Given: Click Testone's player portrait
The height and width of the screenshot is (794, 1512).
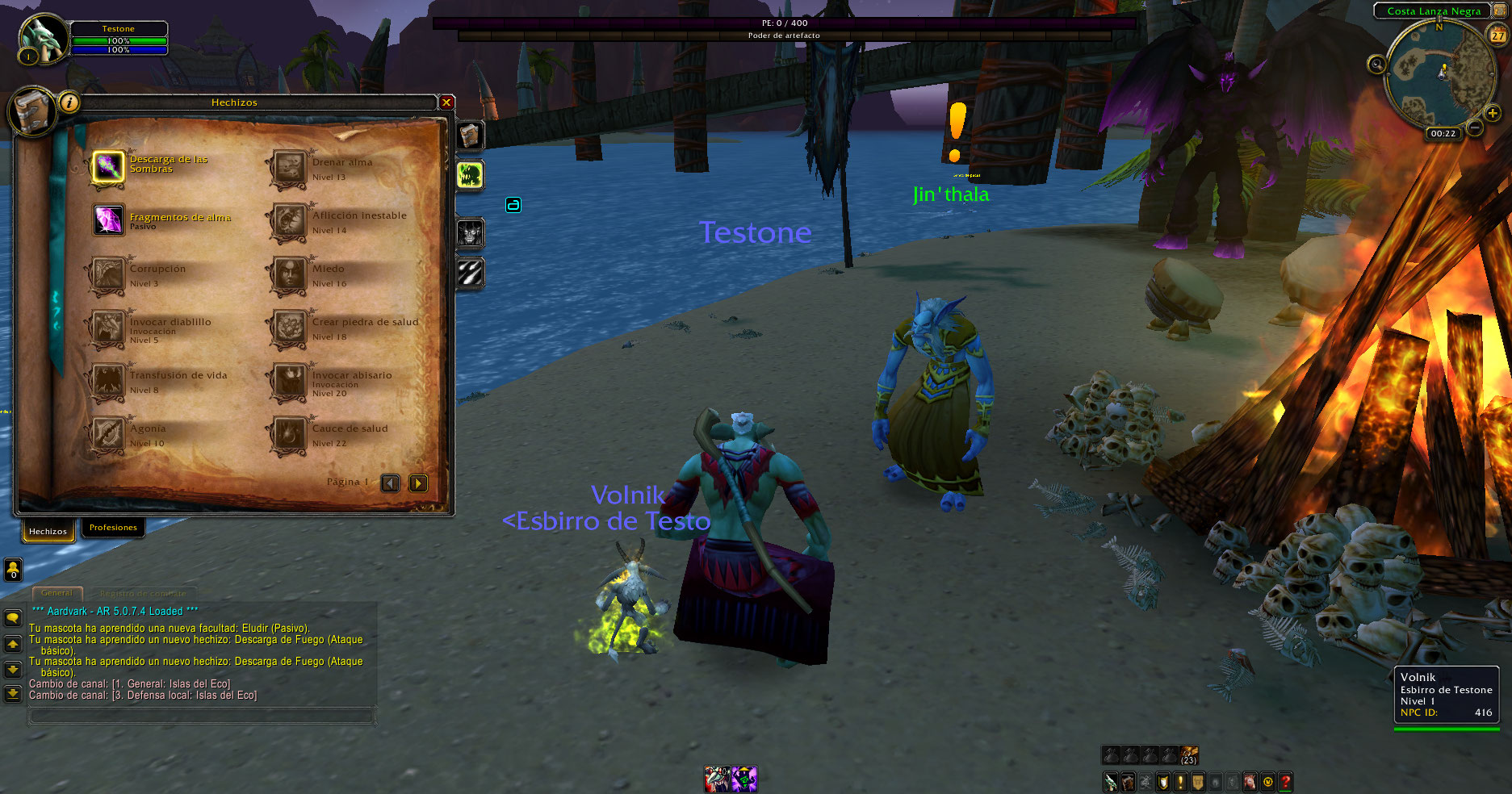Looking at the screenshot, I should 42,39.
